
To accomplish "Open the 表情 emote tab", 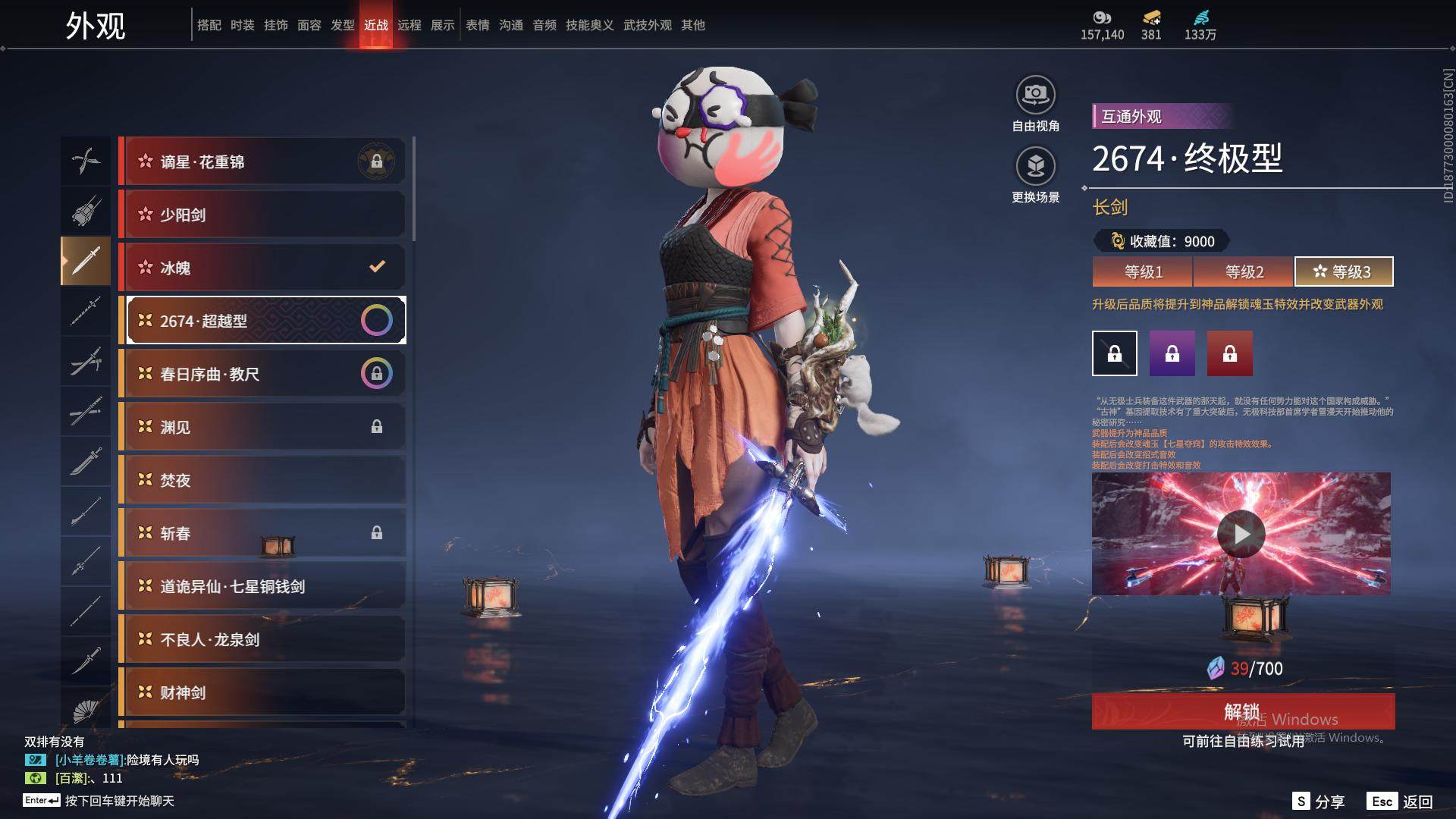I will 478,25.
